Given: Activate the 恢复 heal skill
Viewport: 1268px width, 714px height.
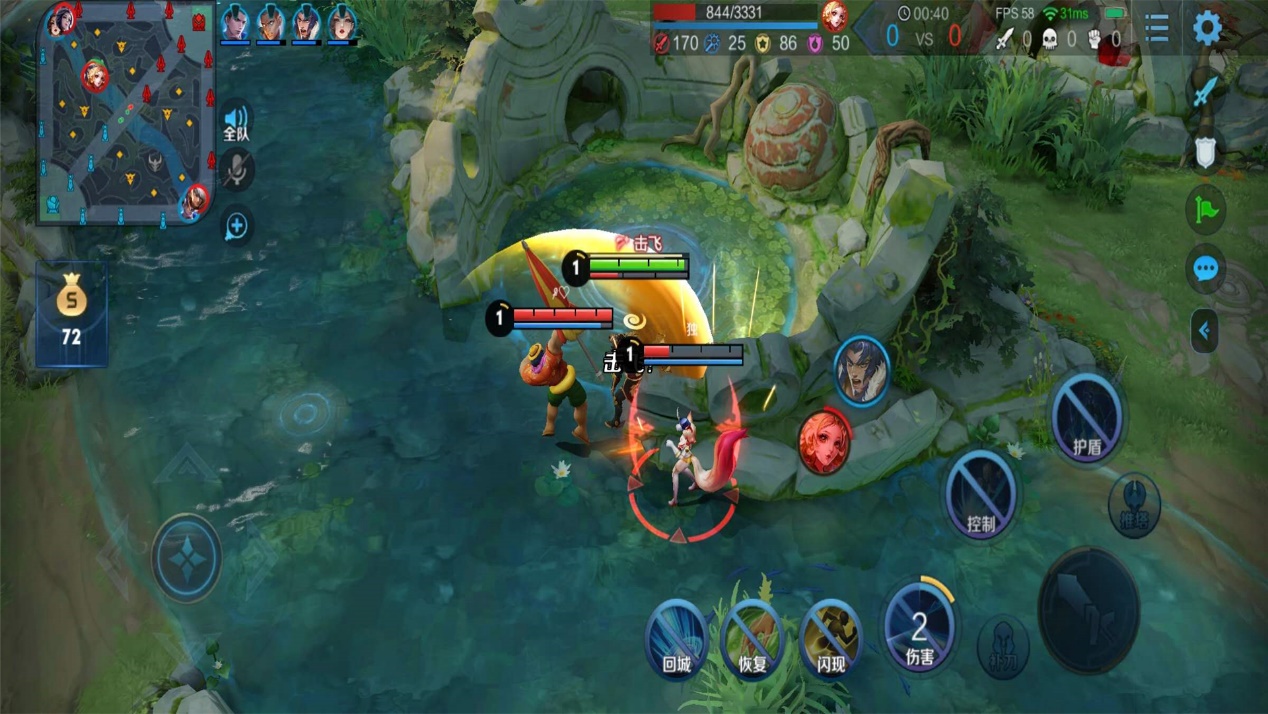Looking at the screenshot, I should point(752,637).
